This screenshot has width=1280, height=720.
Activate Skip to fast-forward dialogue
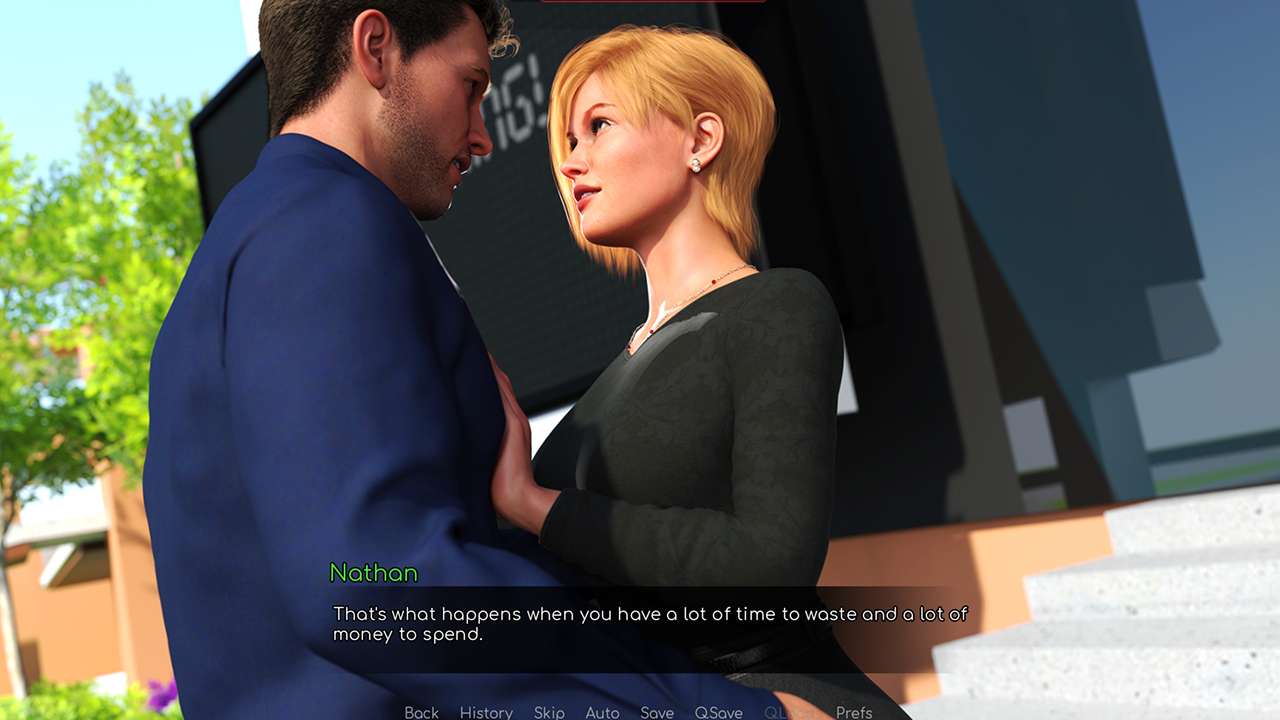click(x=549, y=712)
